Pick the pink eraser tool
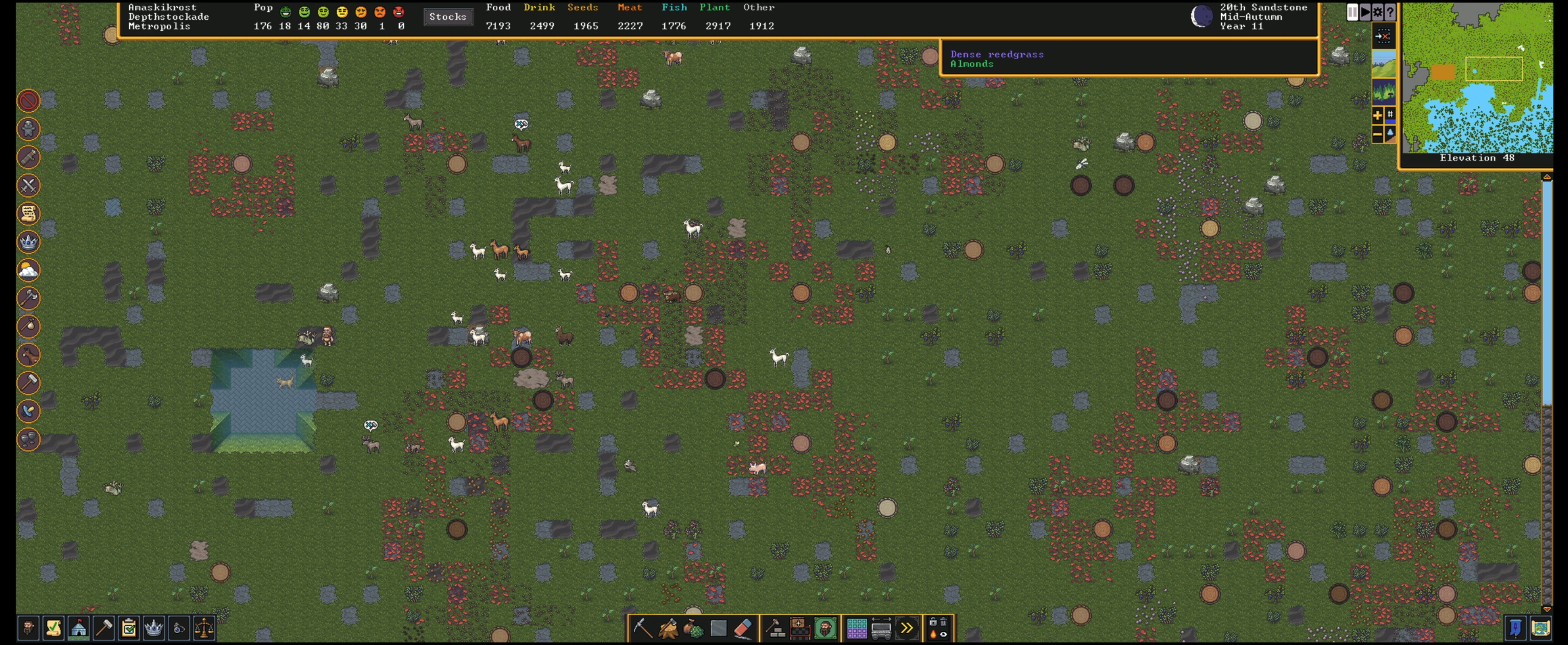The width and height of the screenshot is (1568, 645). coord(743,628)
